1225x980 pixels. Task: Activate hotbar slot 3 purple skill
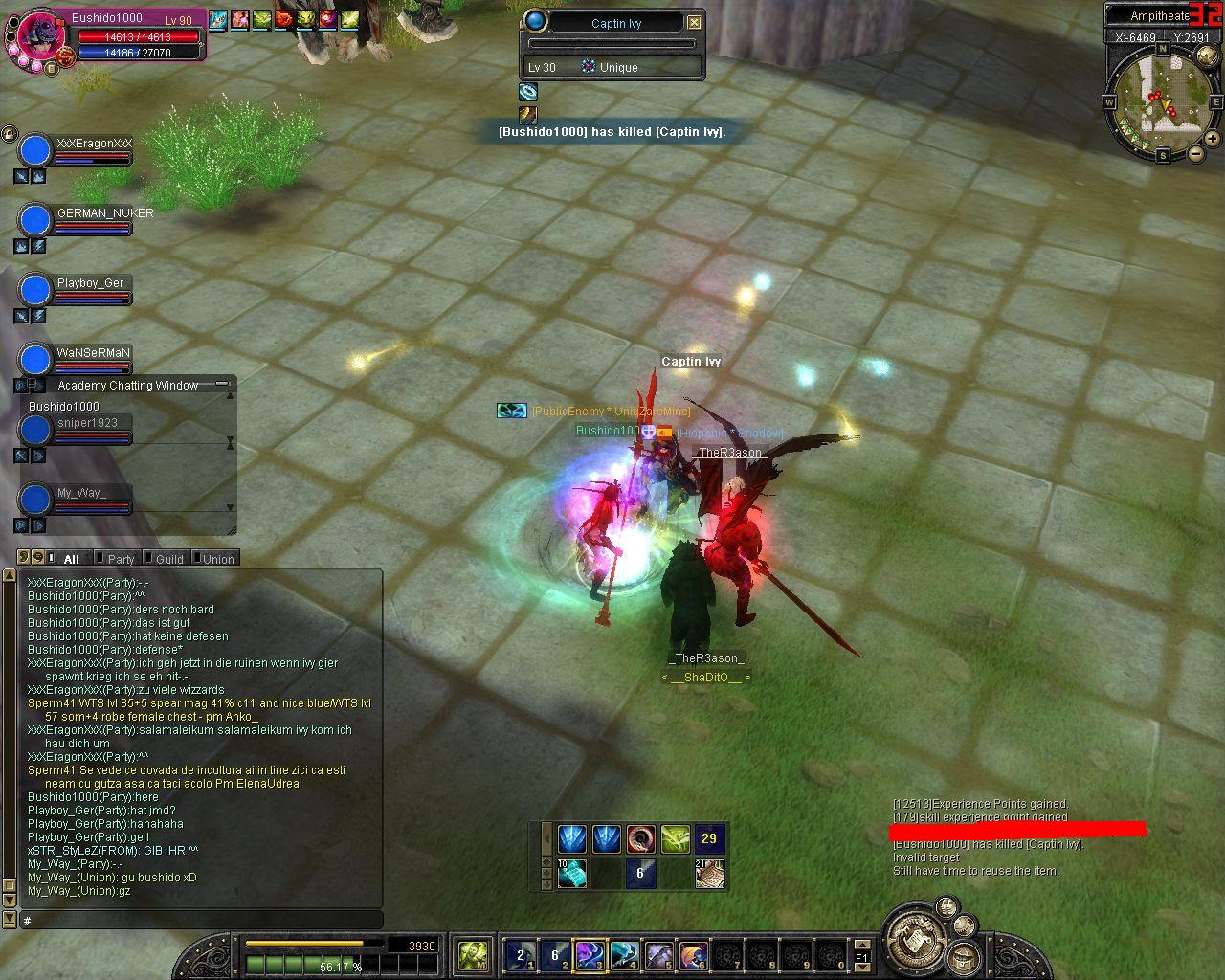tap(589, 954)
